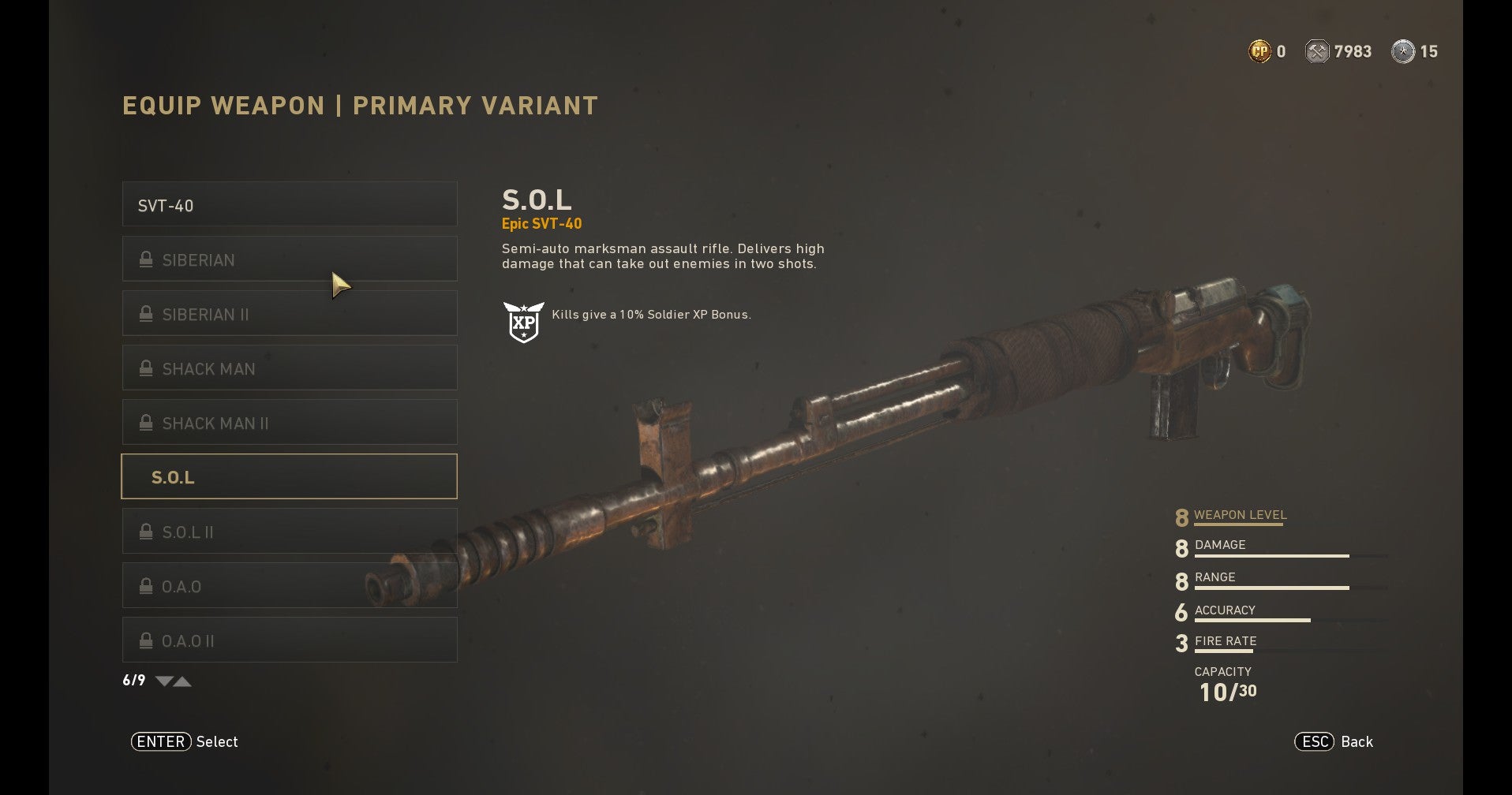Select the SHACK MAN II list entry
1512x795 pixels.
[x=289, y=422]
